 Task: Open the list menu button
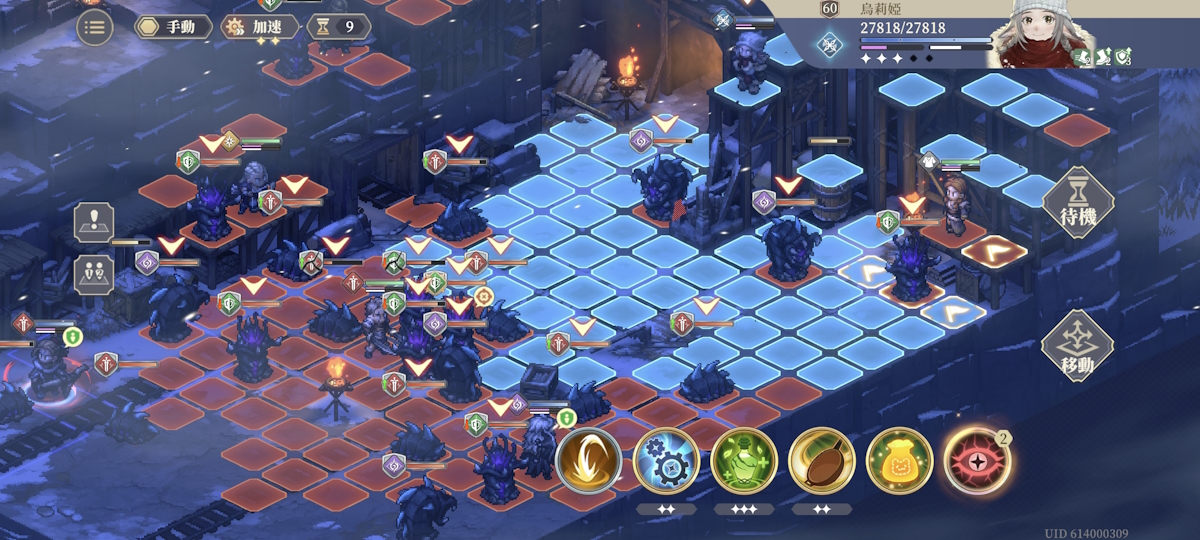point(94,27)
